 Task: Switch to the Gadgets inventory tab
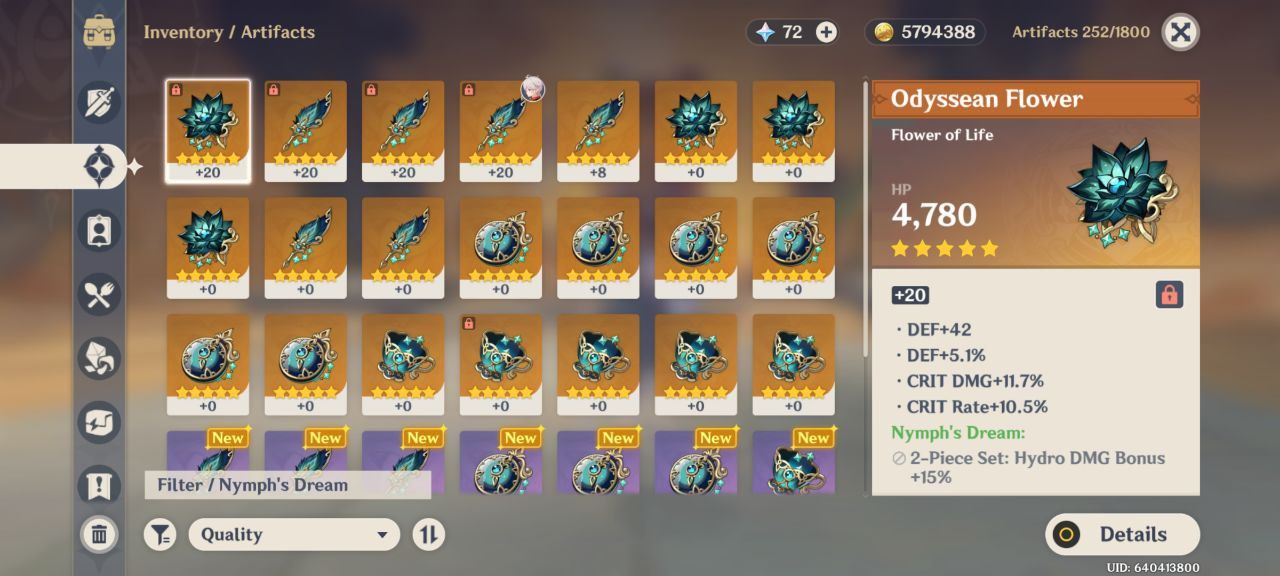tap(99, 423)
